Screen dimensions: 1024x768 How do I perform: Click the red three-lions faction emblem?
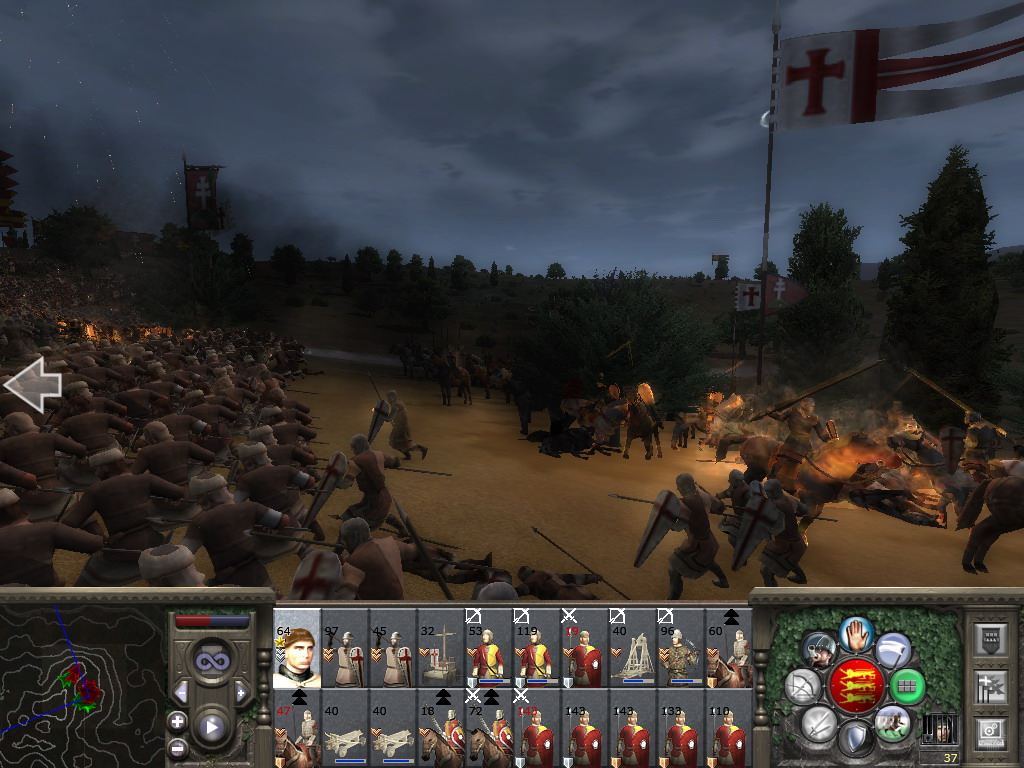(855, 685)
